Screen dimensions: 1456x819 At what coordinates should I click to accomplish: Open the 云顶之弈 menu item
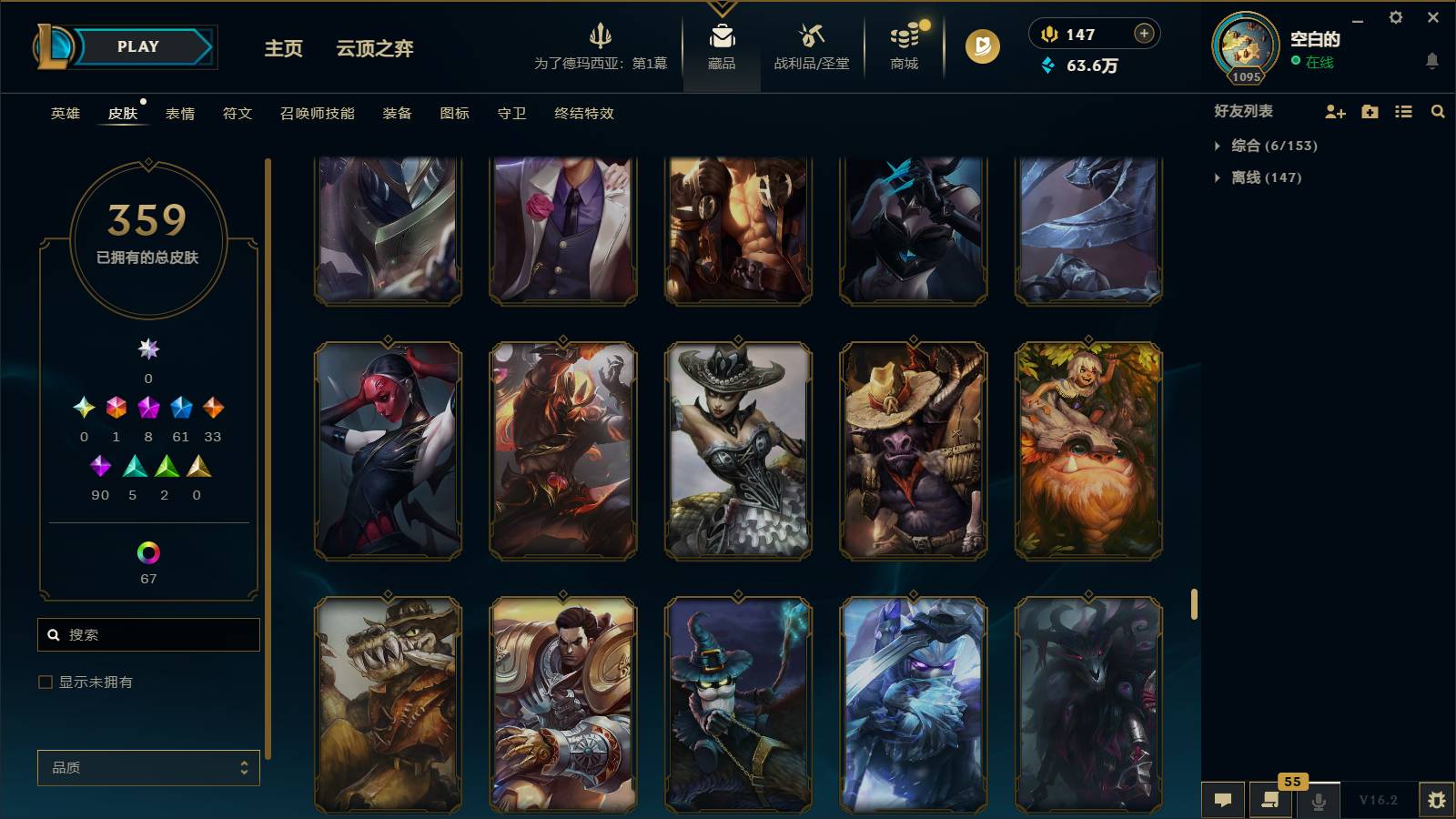[374, 49]
